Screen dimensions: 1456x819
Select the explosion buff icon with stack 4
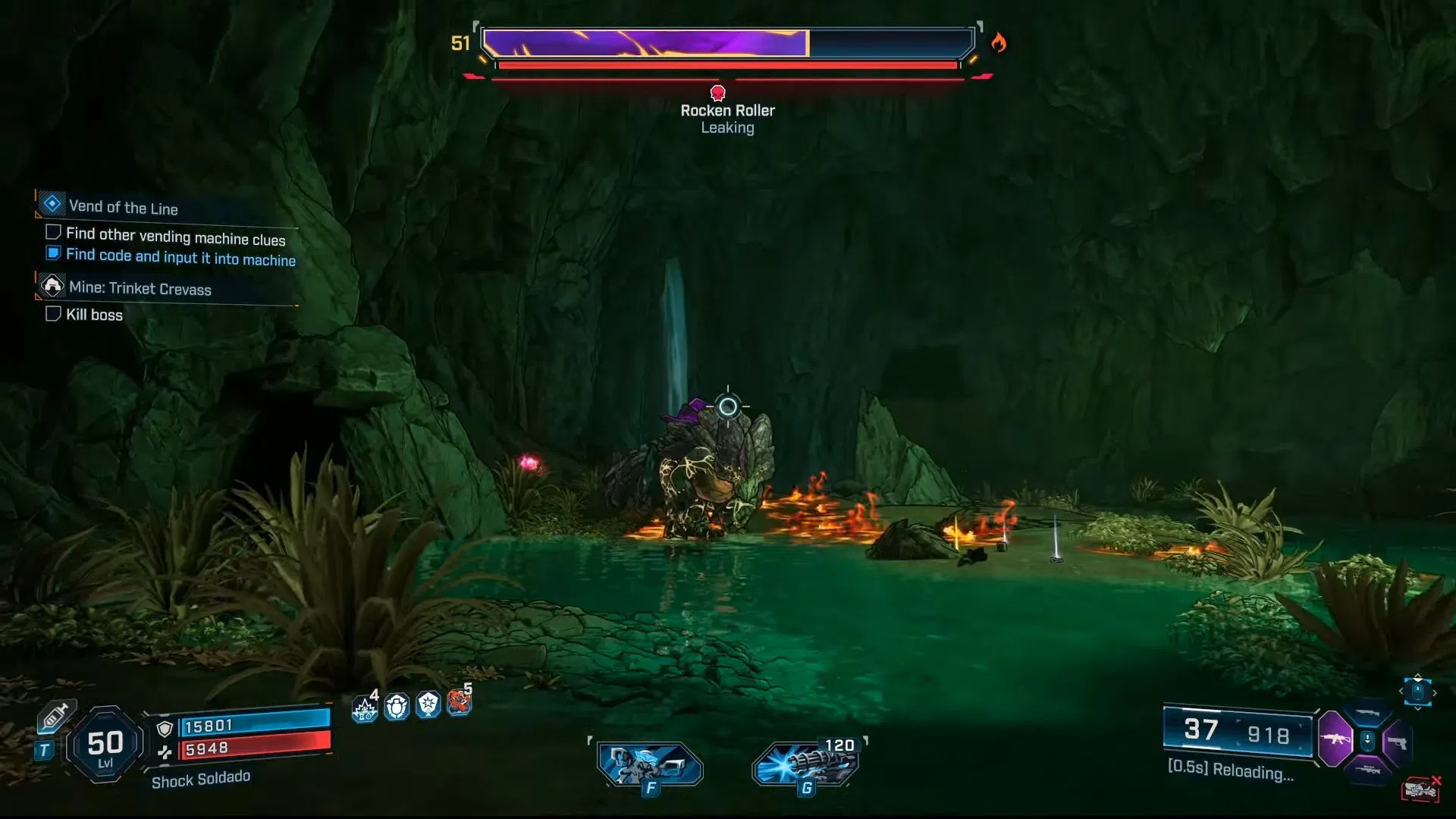click(x=365, y=708)
